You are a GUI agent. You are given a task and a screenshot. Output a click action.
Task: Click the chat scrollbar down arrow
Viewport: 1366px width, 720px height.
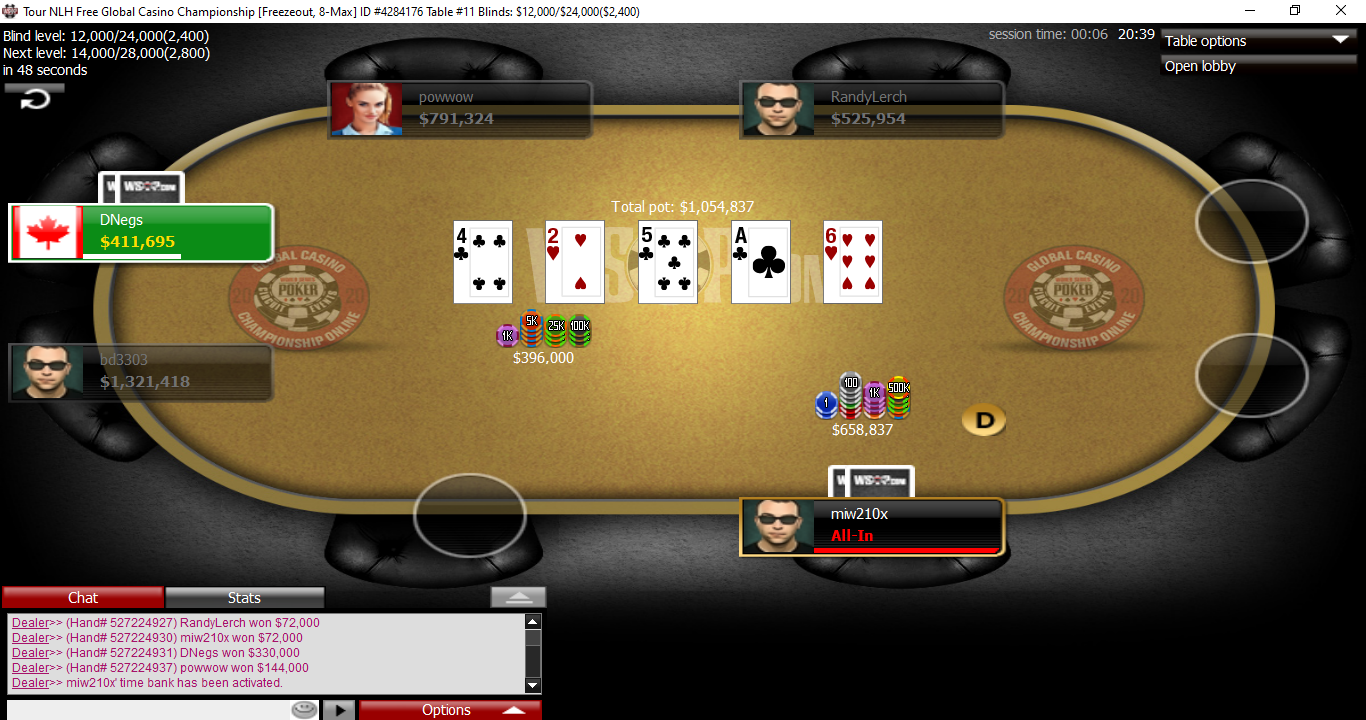pos(532,685)
